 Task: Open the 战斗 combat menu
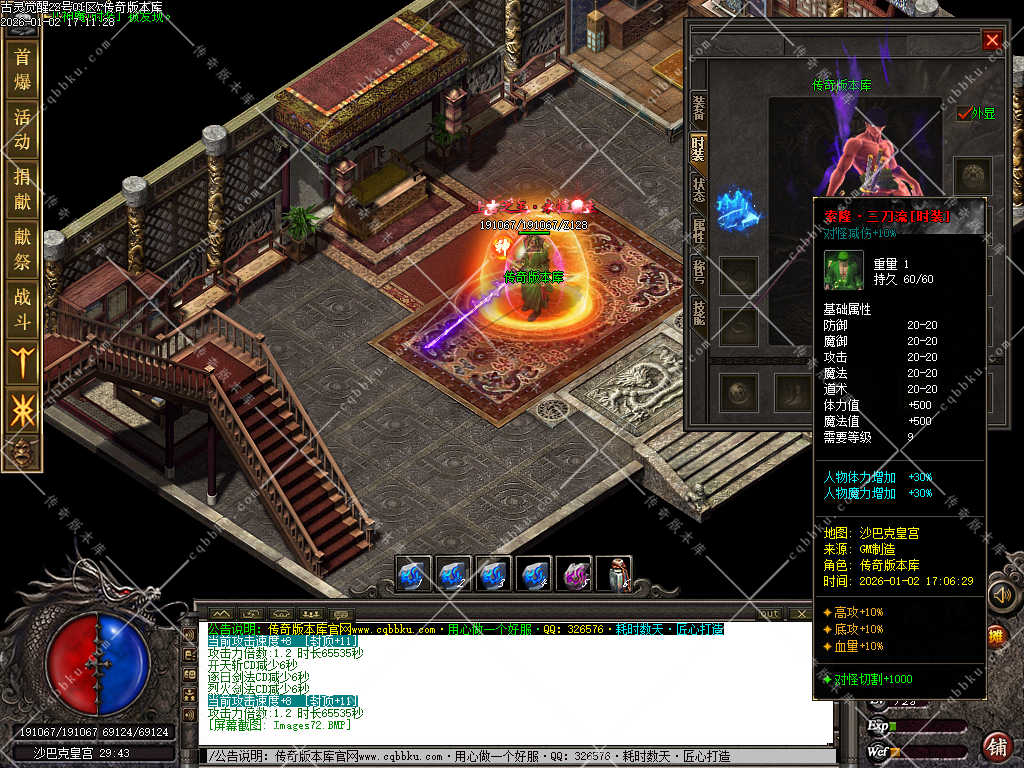tap(21, 308)
